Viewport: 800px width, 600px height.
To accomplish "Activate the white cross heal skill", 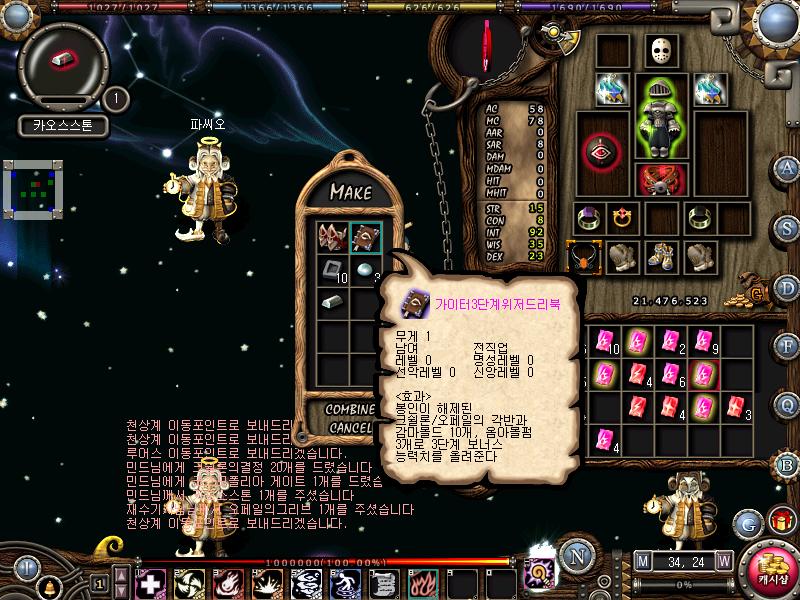I will click(x=150, y=582).
